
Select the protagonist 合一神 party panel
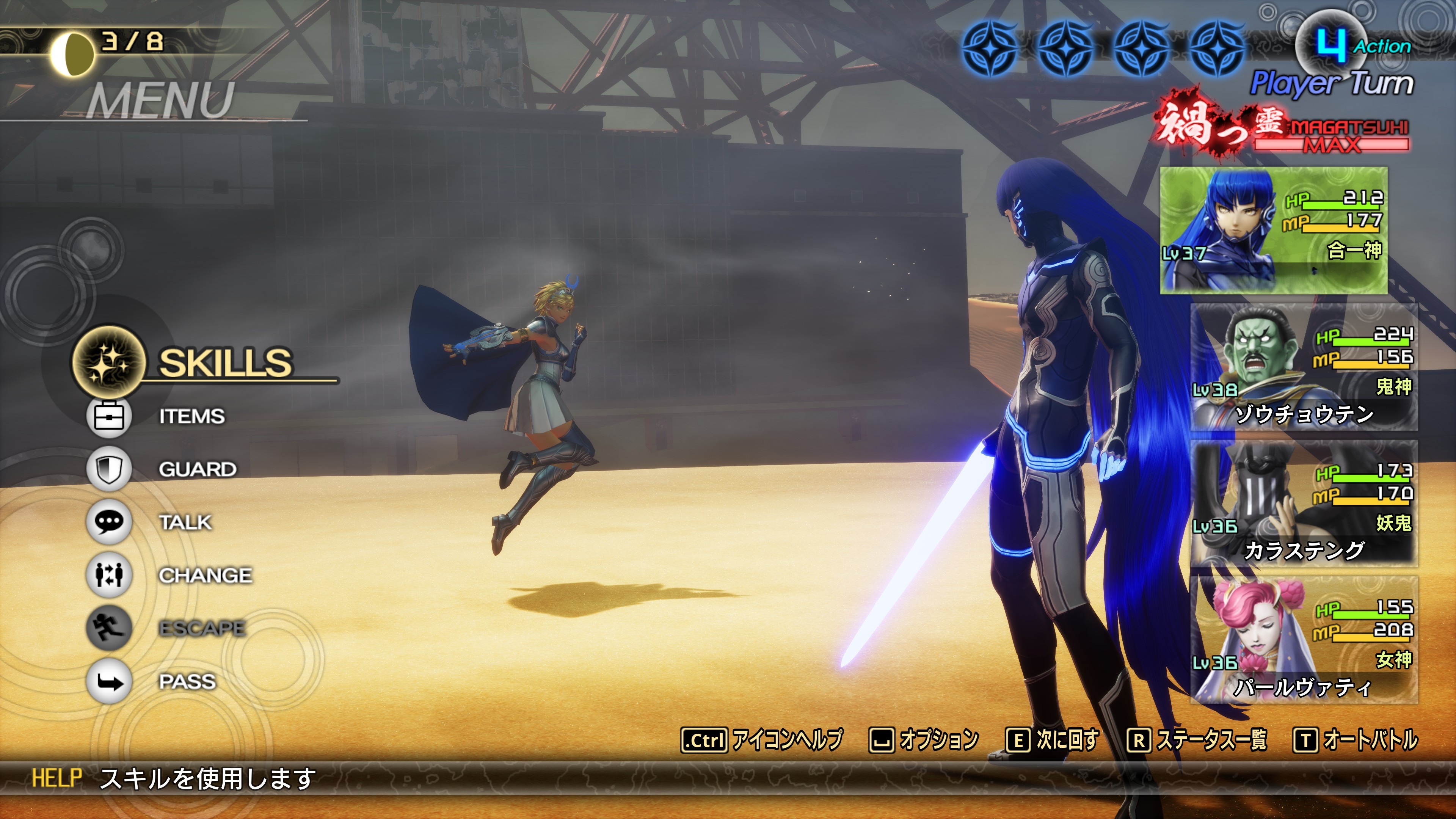click(x=1273, y=230)
